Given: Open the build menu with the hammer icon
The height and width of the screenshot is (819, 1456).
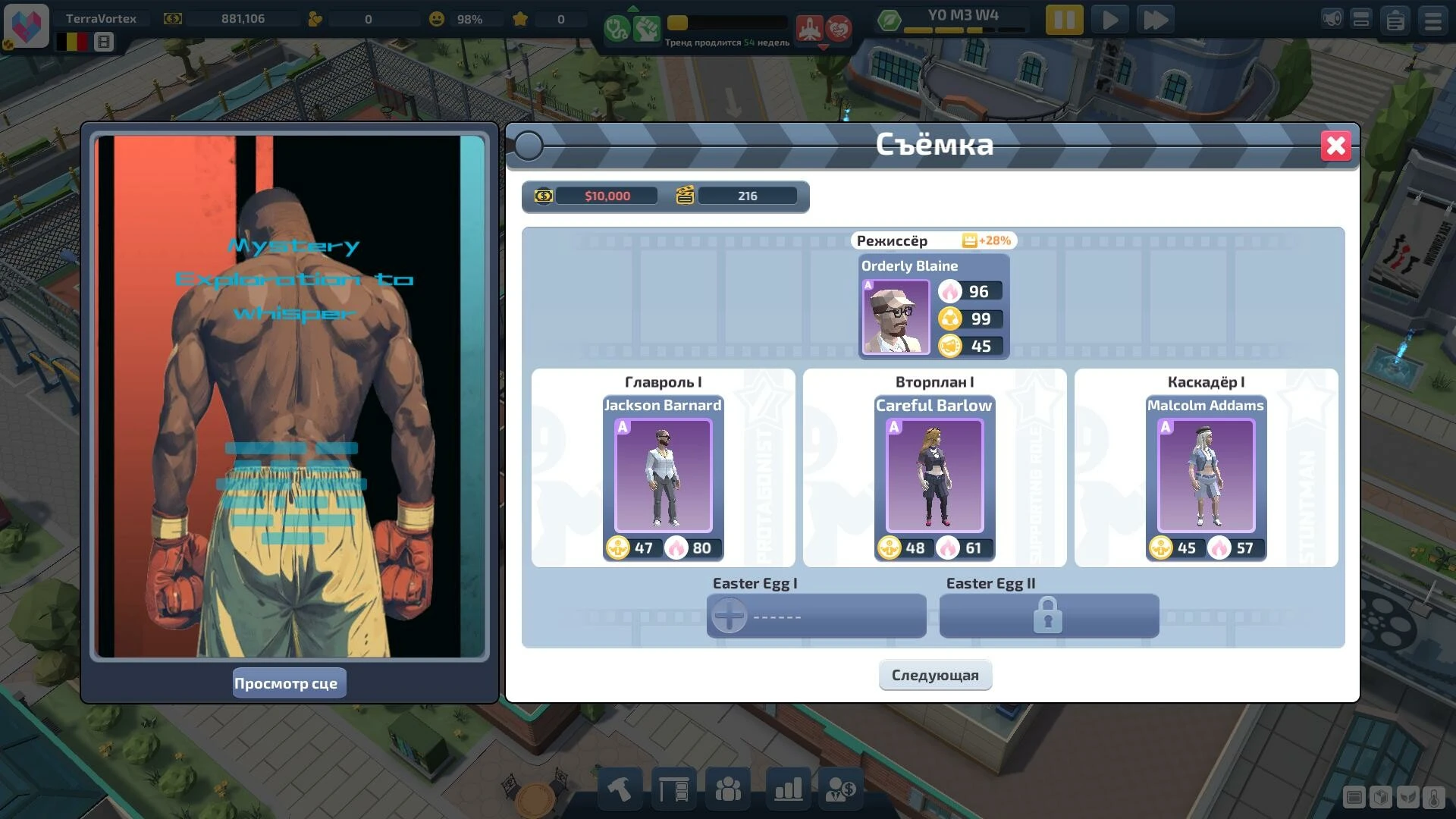Looking at the screenshot, I should 619,789.
